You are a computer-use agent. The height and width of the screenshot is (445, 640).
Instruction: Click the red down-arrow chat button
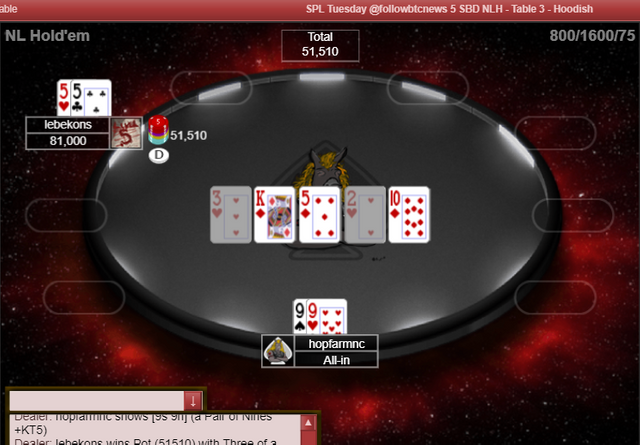click(194, 400)
